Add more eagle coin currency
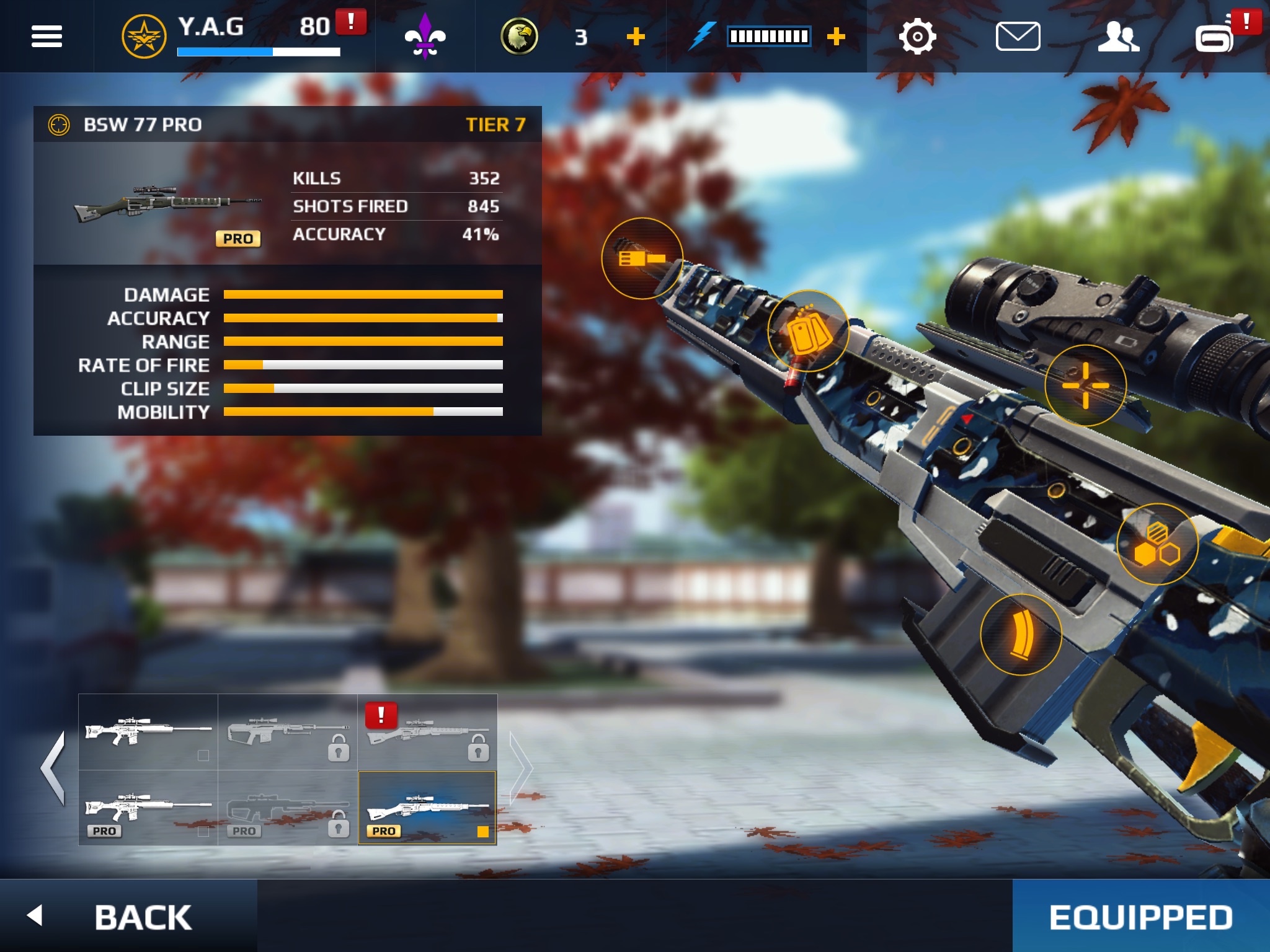 tap(636, 37)
